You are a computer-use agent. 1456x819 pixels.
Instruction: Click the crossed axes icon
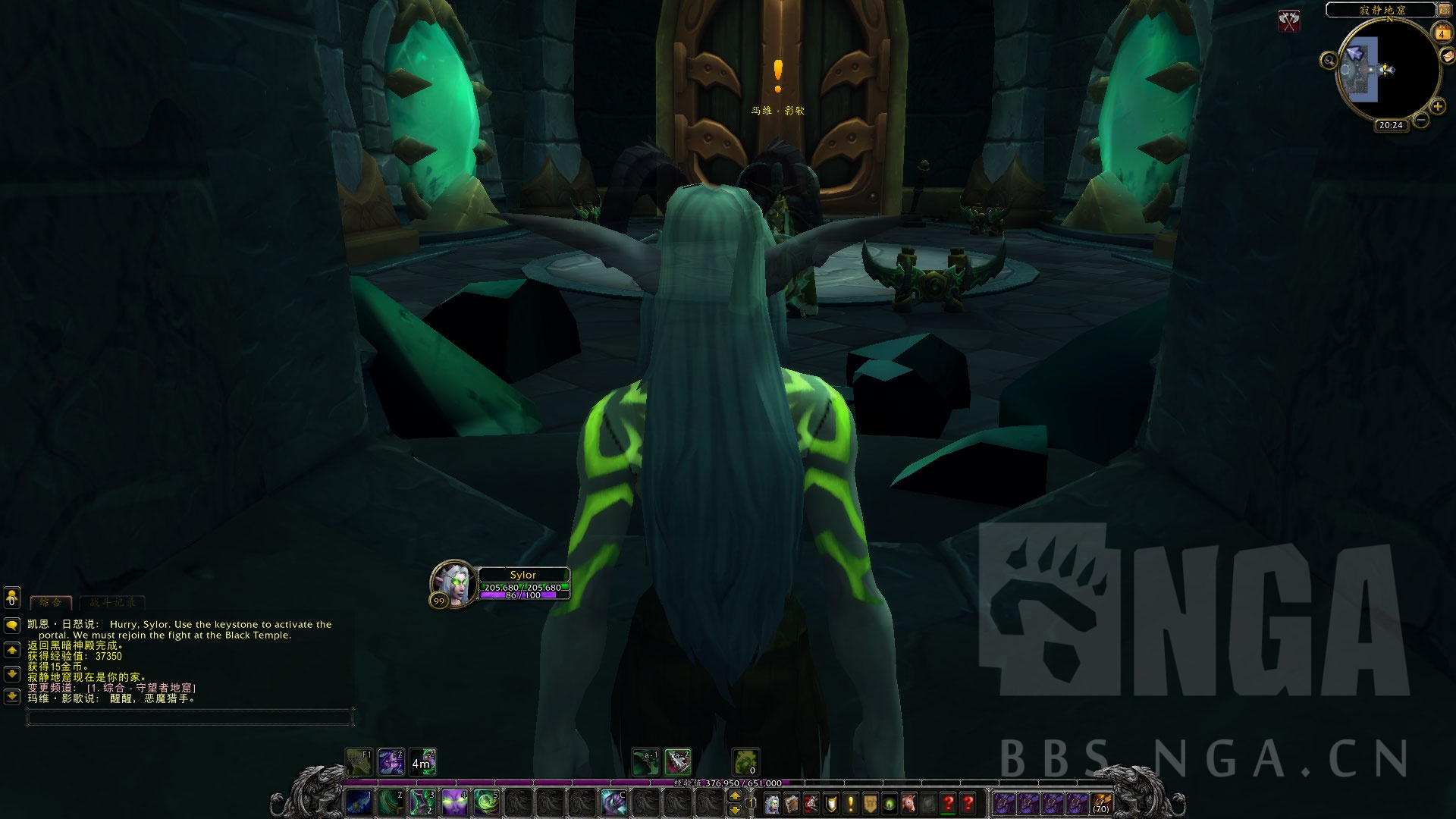1288,20
